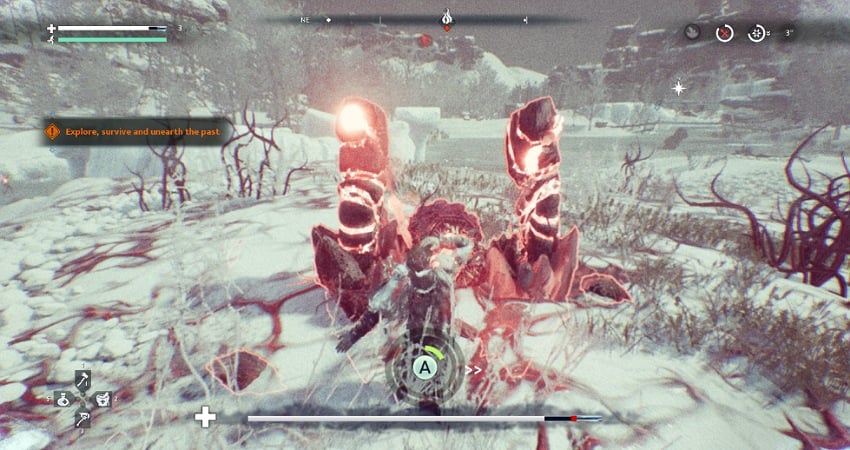
Task: Click the red X status icon
Action: tap(725, 33)
